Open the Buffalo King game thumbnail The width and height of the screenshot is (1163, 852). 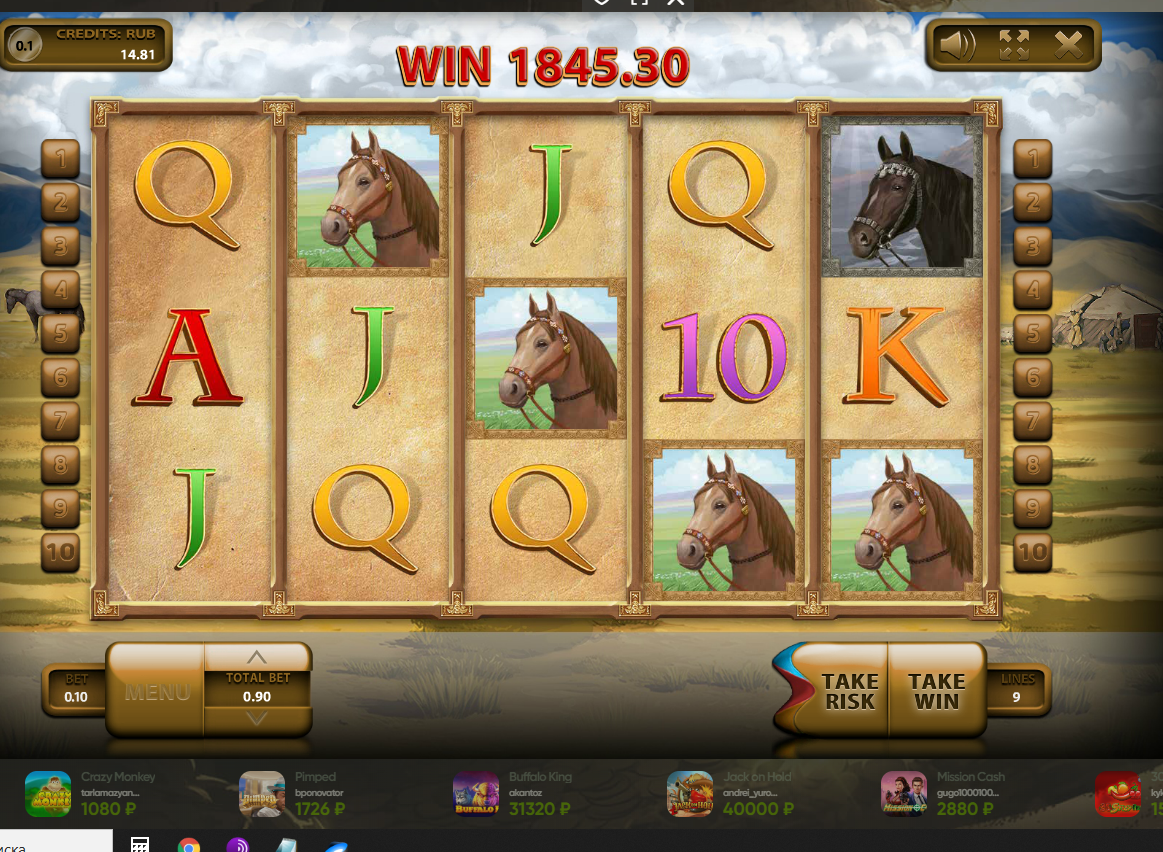(x=476, y=794)
